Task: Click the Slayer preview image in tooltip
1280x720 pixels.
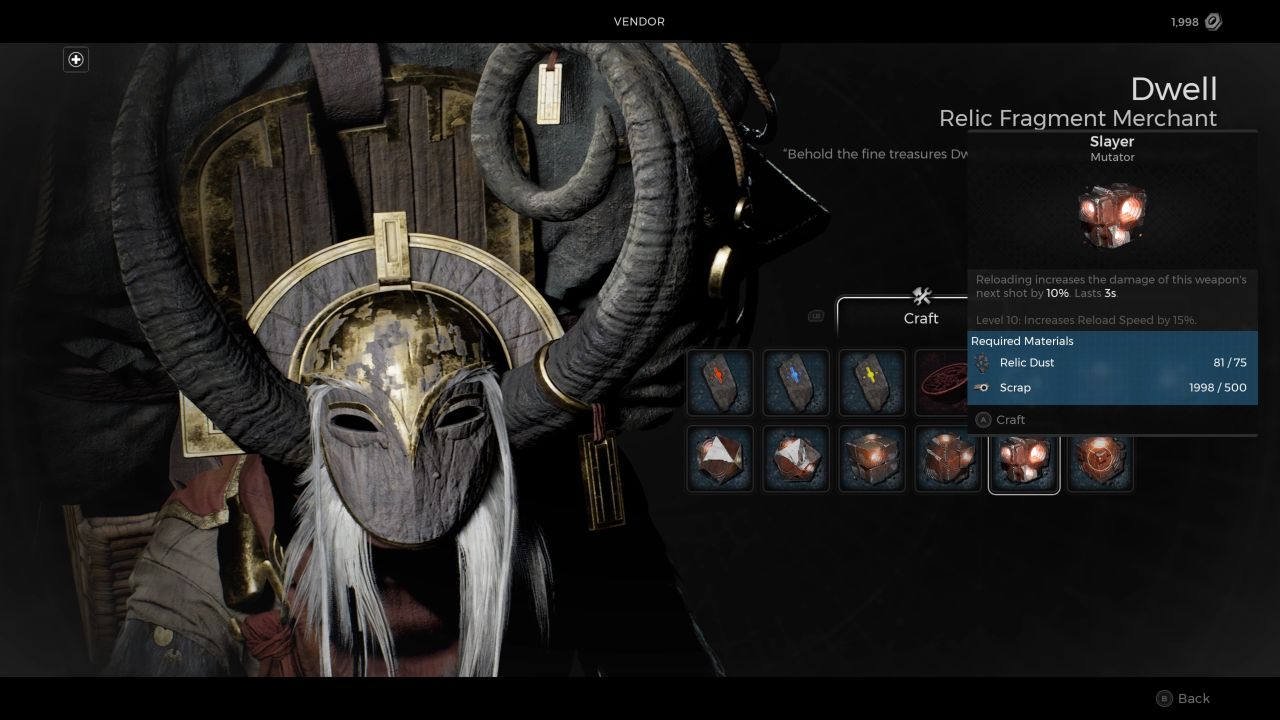Action: [x=1112, y=213]
